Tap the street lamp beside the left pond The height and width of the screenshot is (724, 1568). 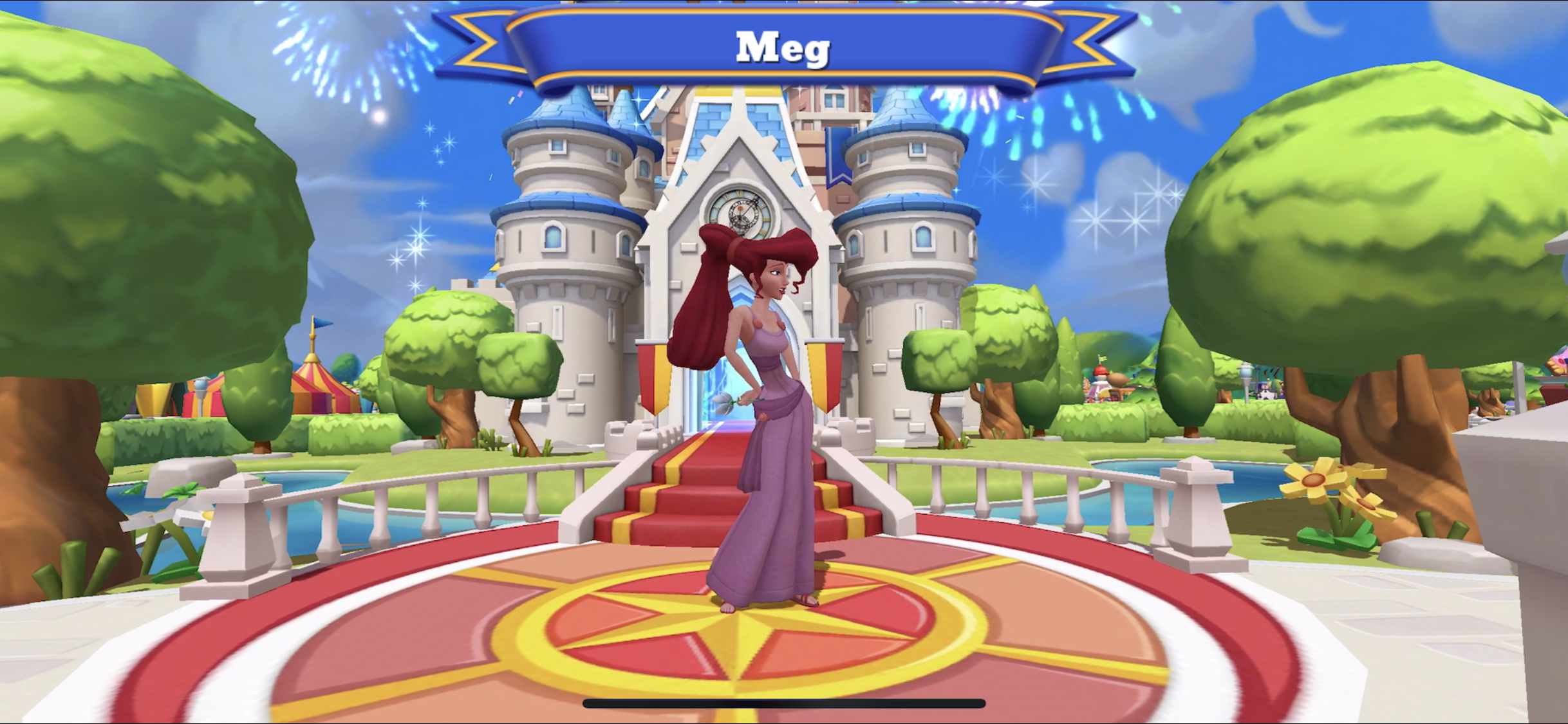200,389
